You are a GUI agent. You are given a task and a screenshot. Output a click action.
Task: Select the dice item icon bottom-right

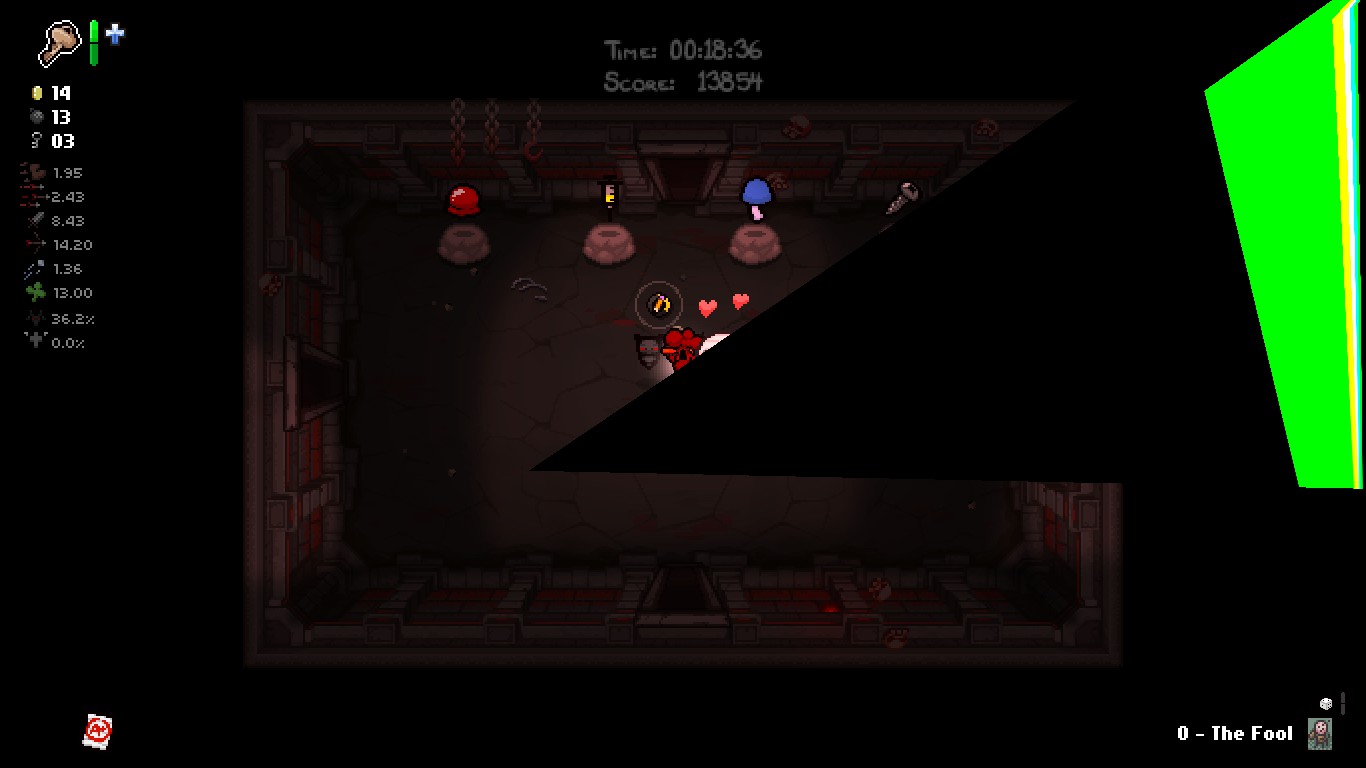coord(1324,705)
